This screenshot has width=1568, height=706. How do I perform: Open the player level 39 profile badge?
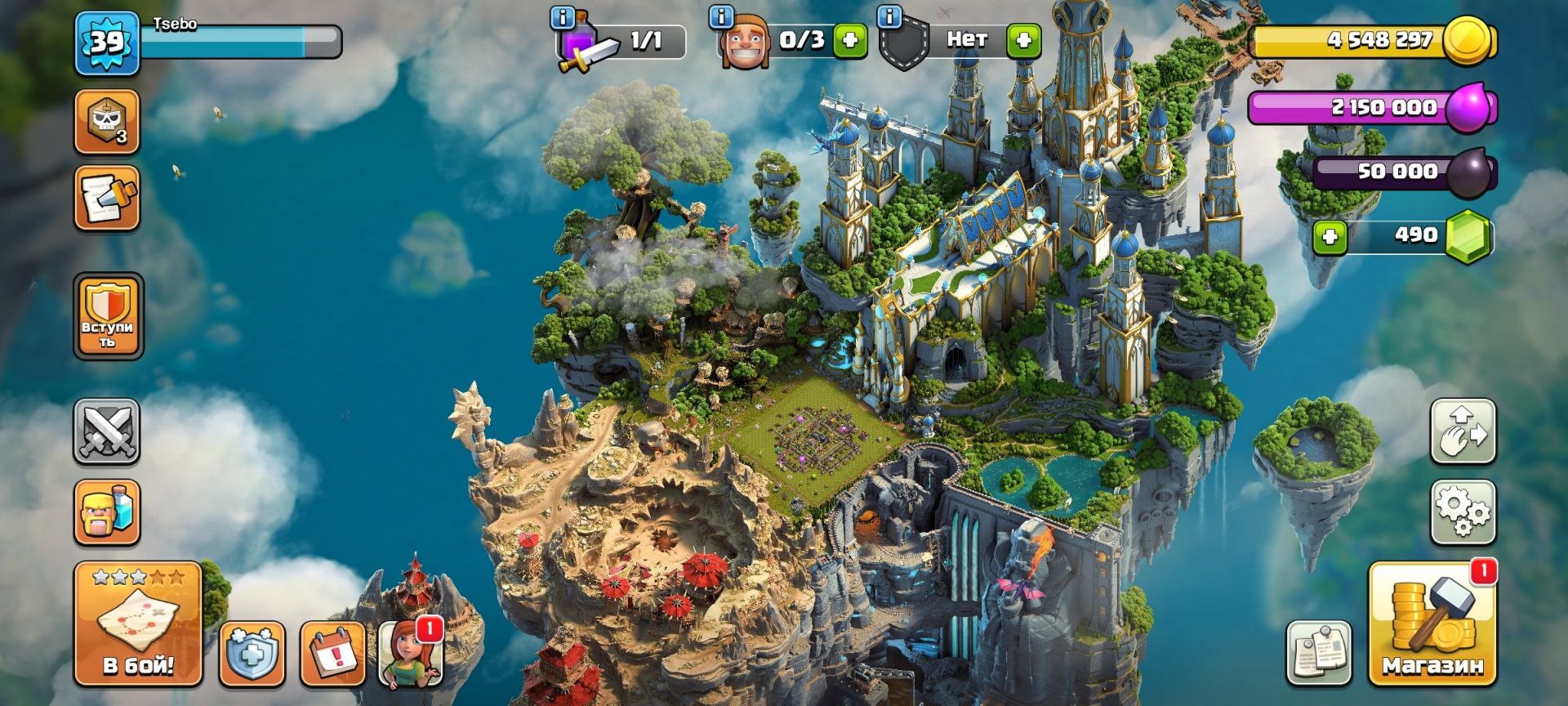click(107, 42)
